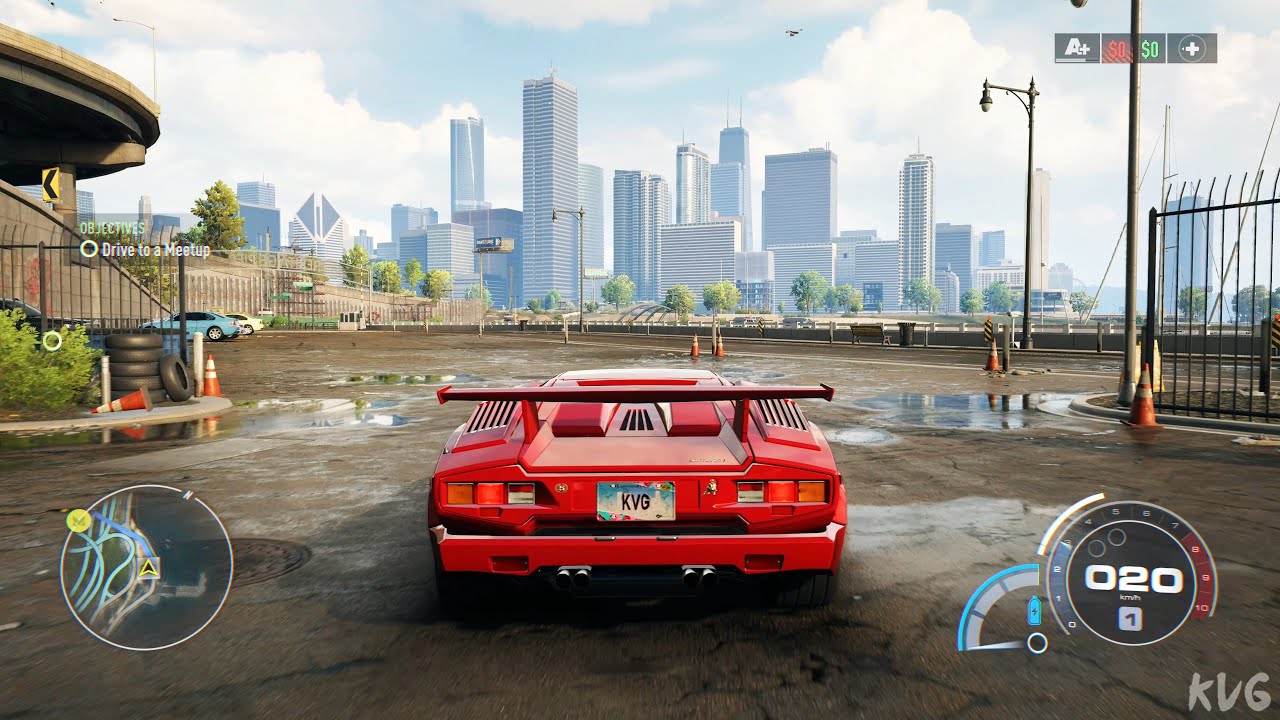Click the A+ car class badge
This screenshot has height=720, width=1280.
click(x=1077, y=48)
